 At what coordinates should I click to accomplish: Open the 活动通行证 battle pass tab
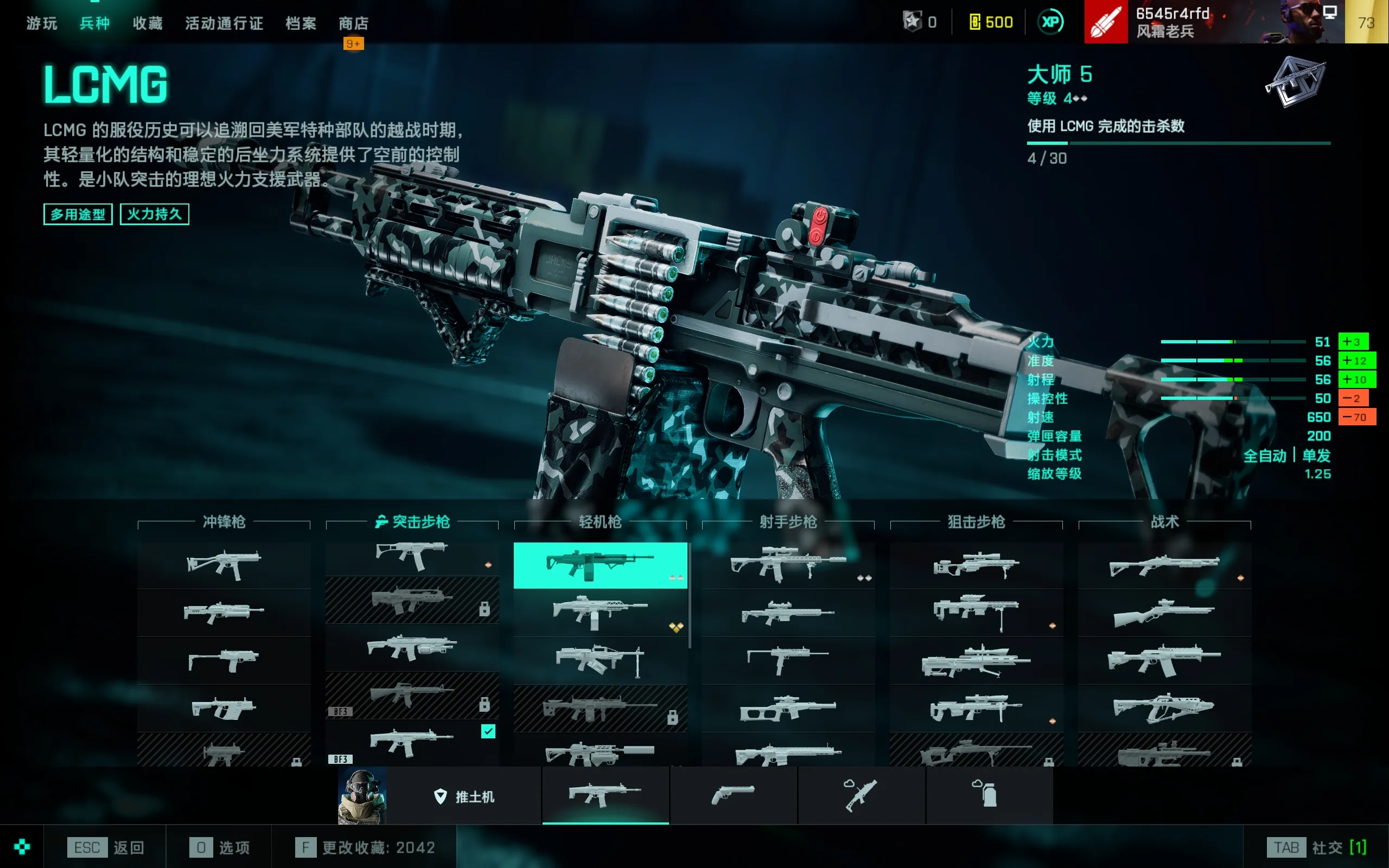224,23
